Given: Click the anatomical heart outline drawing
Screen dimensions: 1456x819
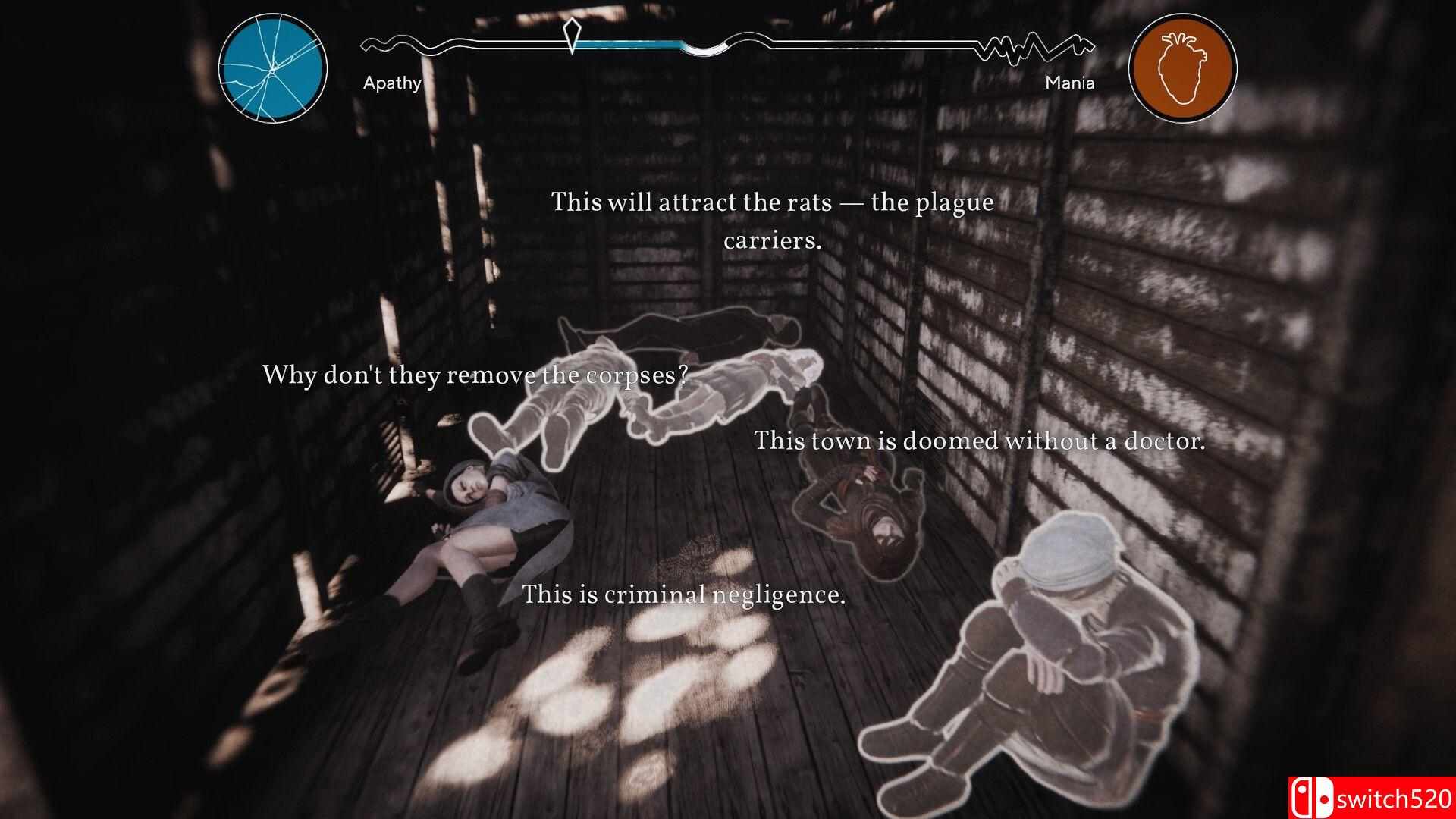Looking at the screenshot, I should 1183,67.
